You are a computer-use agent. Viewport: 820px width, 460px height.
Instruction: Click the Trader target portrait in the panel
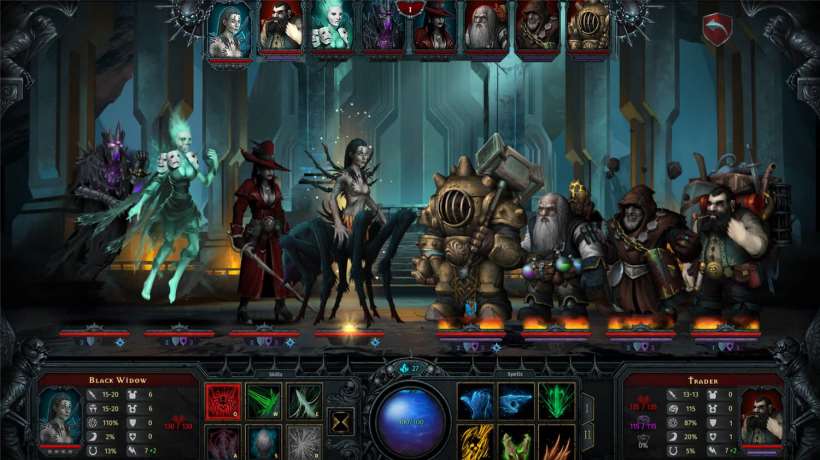(762, 414)
